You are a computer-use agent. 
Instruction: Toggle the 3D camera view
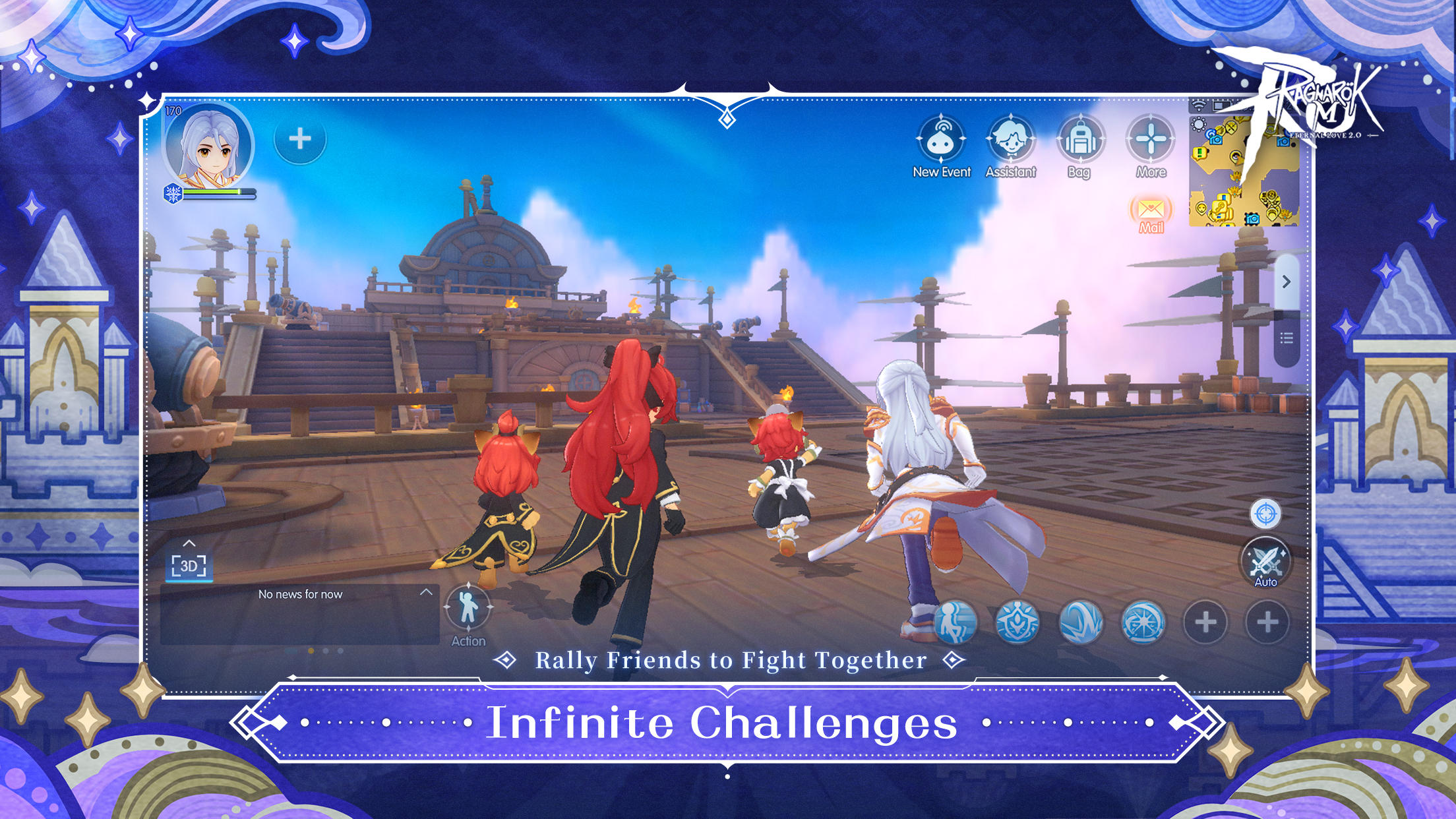(190, 566)
